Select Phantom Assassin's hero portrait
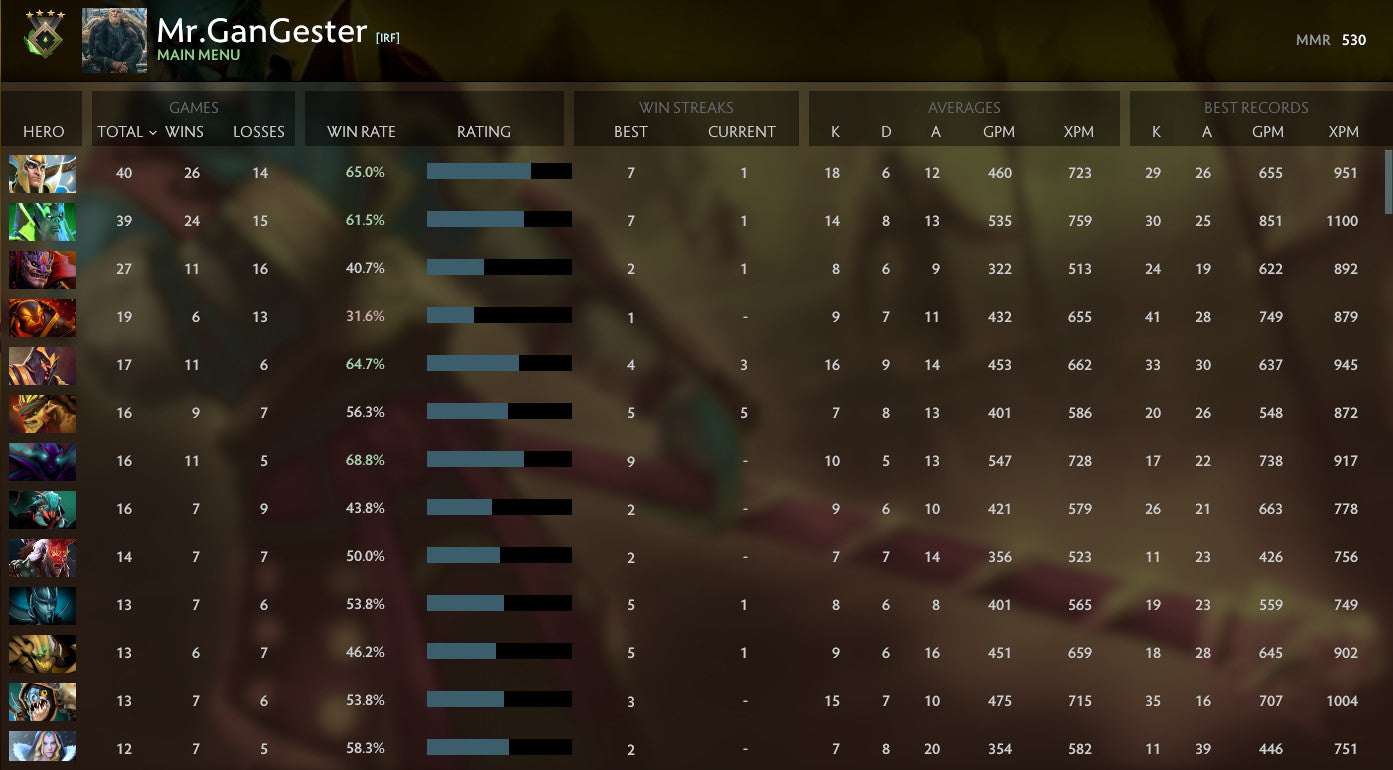 pyautogui.click(x=42, y=605)
